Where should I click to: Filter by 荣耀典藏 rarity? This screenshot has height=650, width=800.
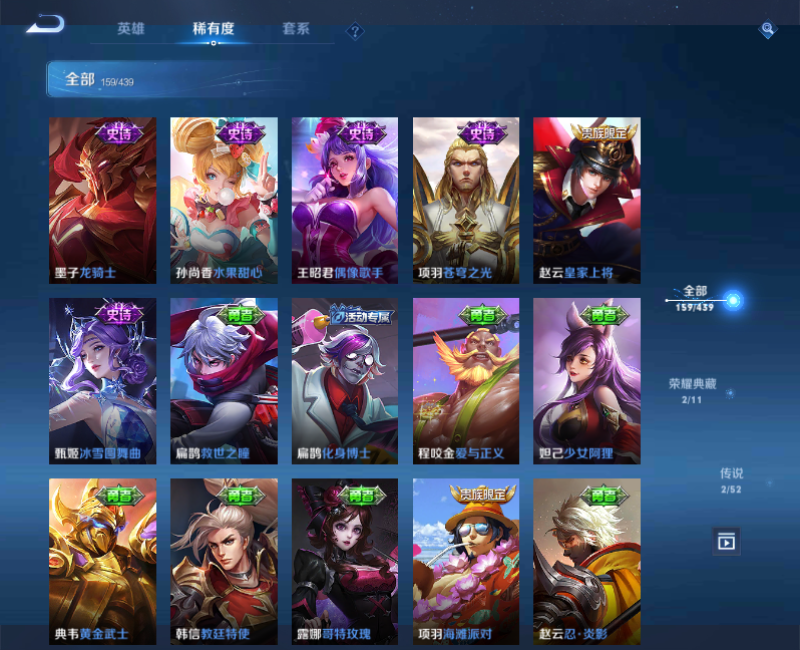tap(692, 390)
